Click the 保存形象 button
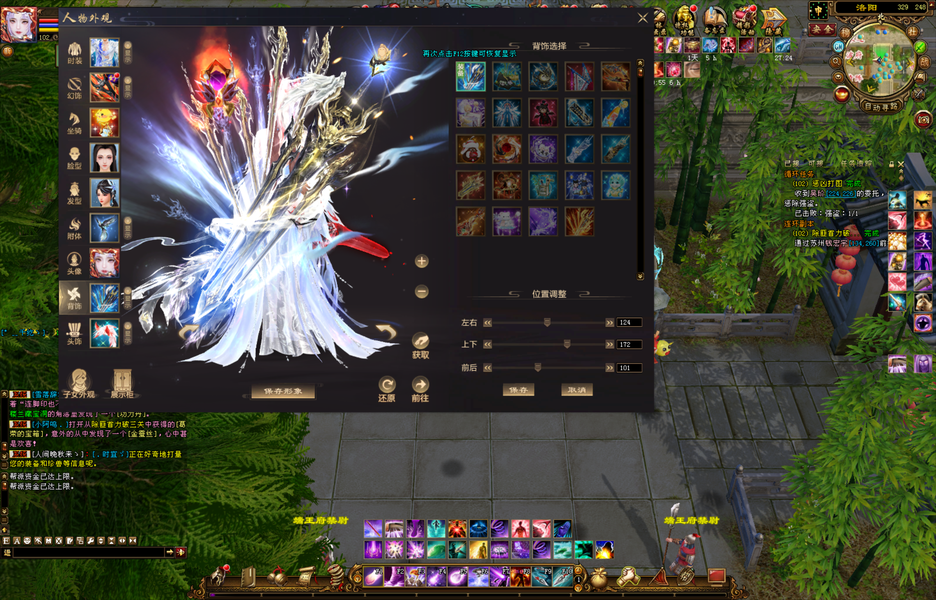 point(283,391)
